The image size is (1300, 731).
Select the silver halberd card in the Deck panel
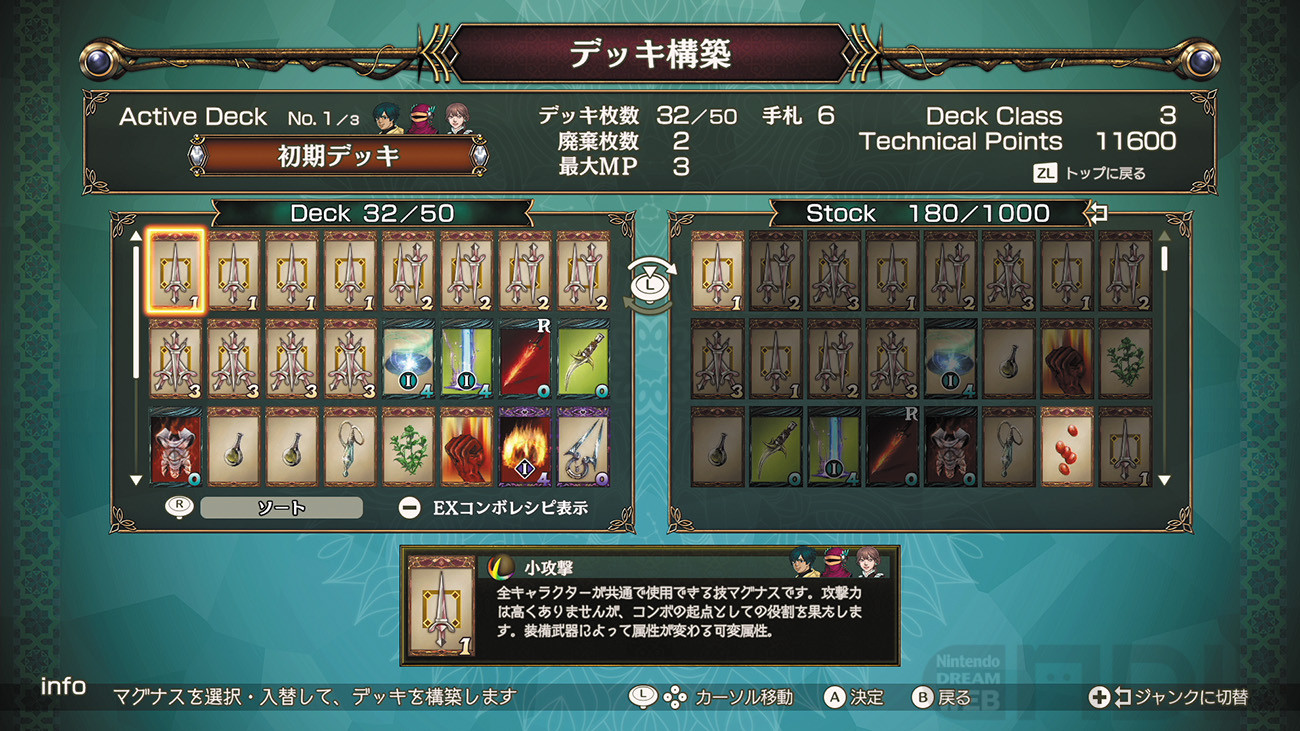(x=583, y=445)
